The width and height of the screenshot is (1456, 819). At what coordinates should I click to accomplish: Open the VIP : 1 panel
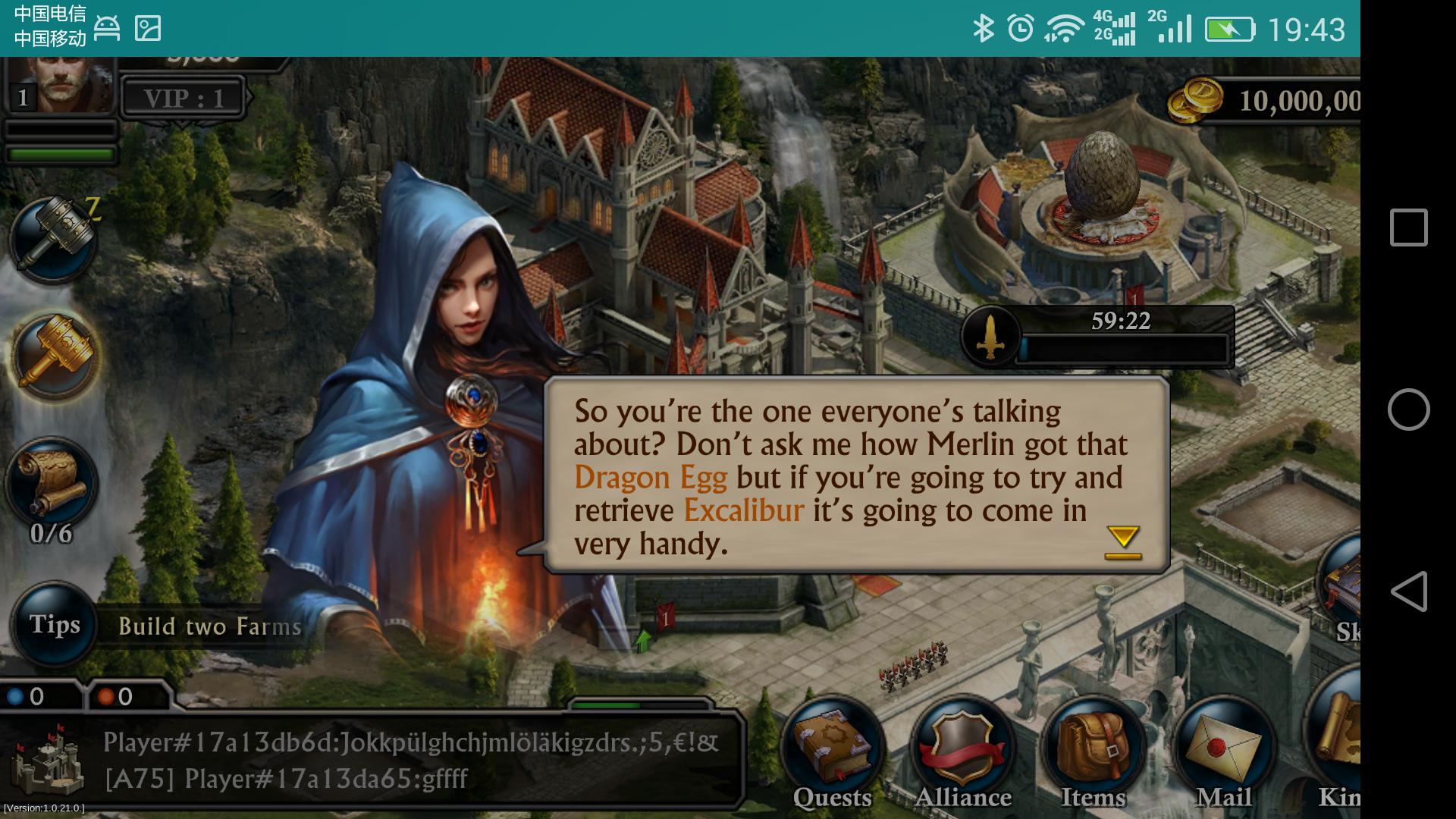point(184,98)
